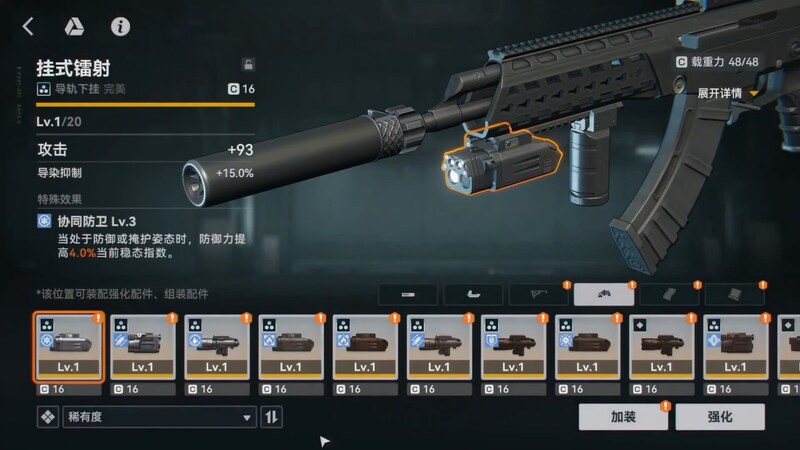Select the currently active underbarrel rail tab

point(604,295)
